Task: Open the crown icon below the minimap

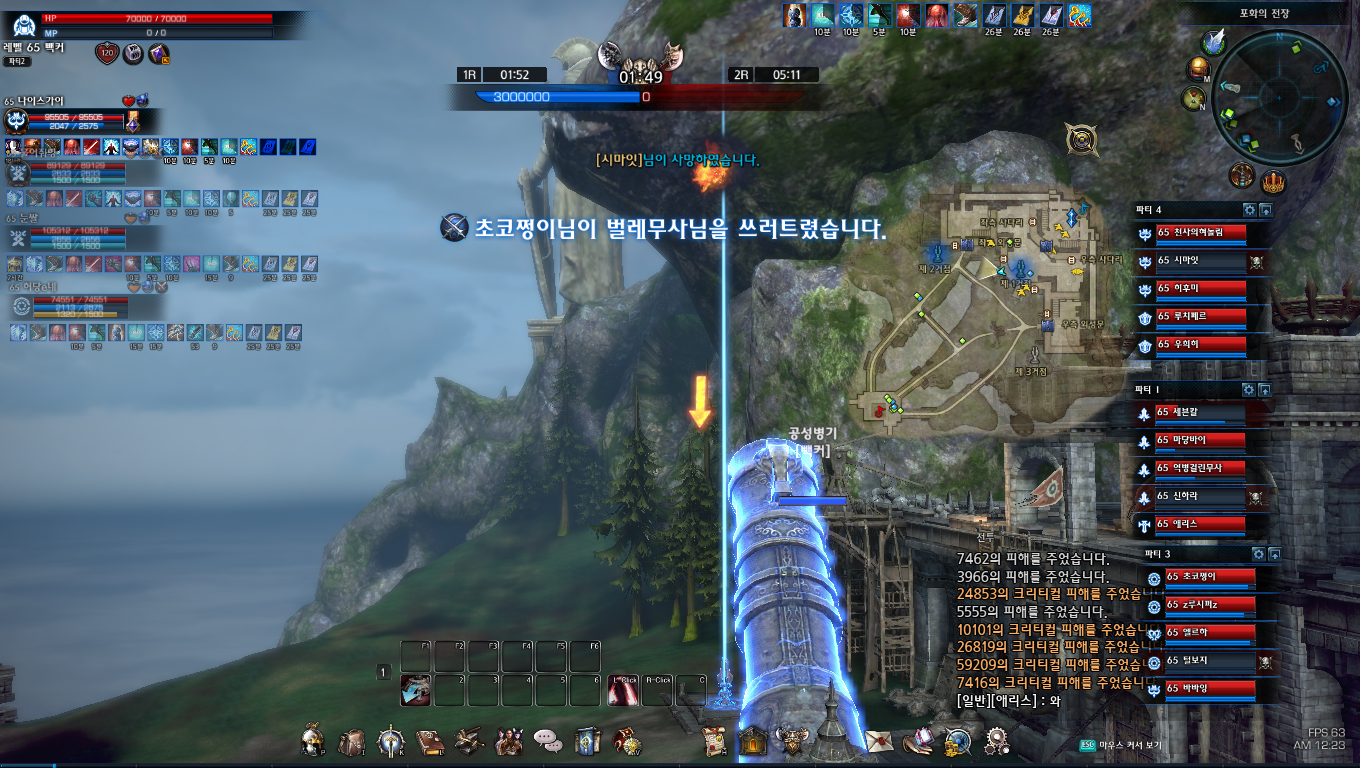Action: (x=1272, y=183)
